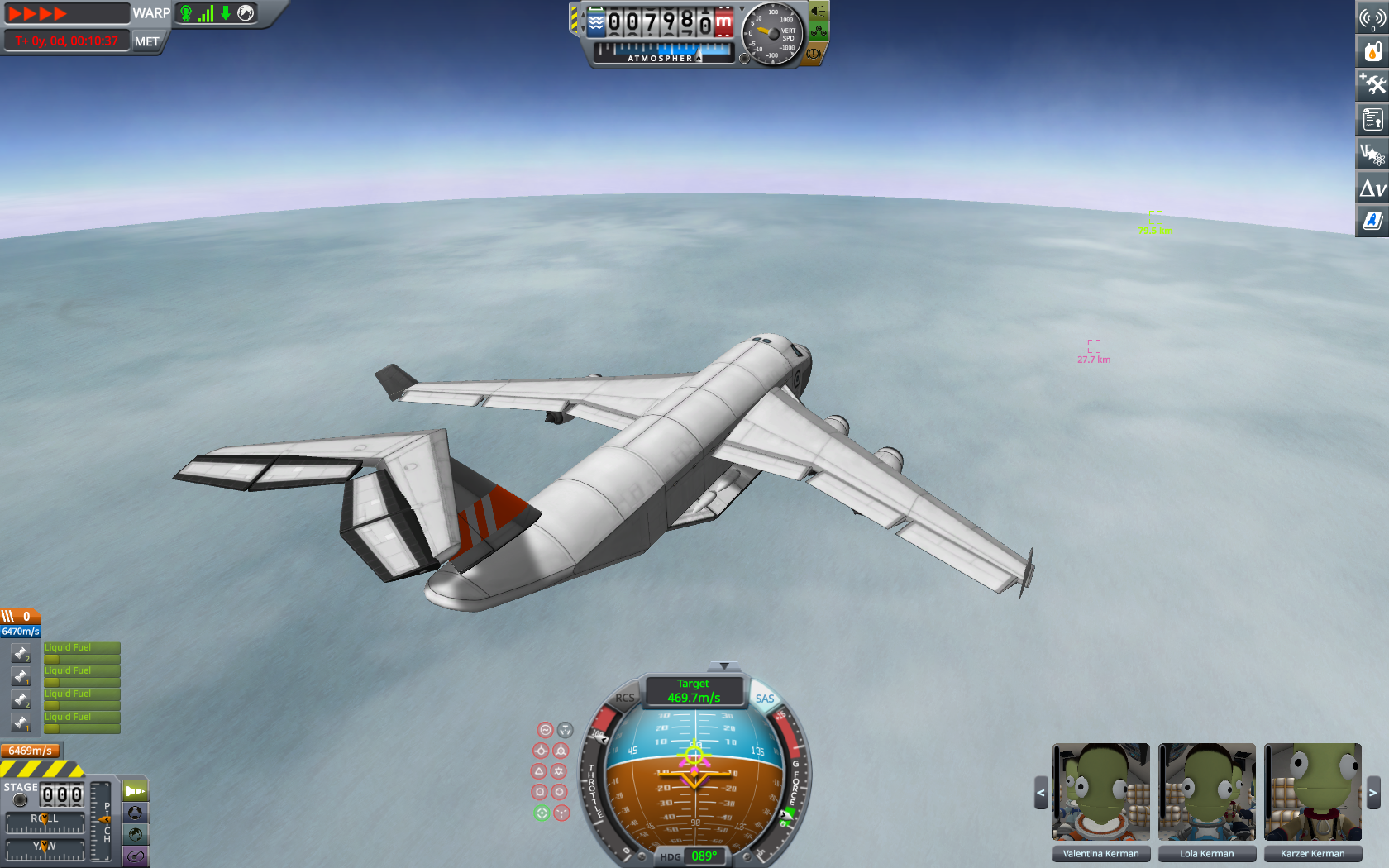Open the resources app with fuel icon
This screenshot has width=1389, height=868.
[1372, 51]
